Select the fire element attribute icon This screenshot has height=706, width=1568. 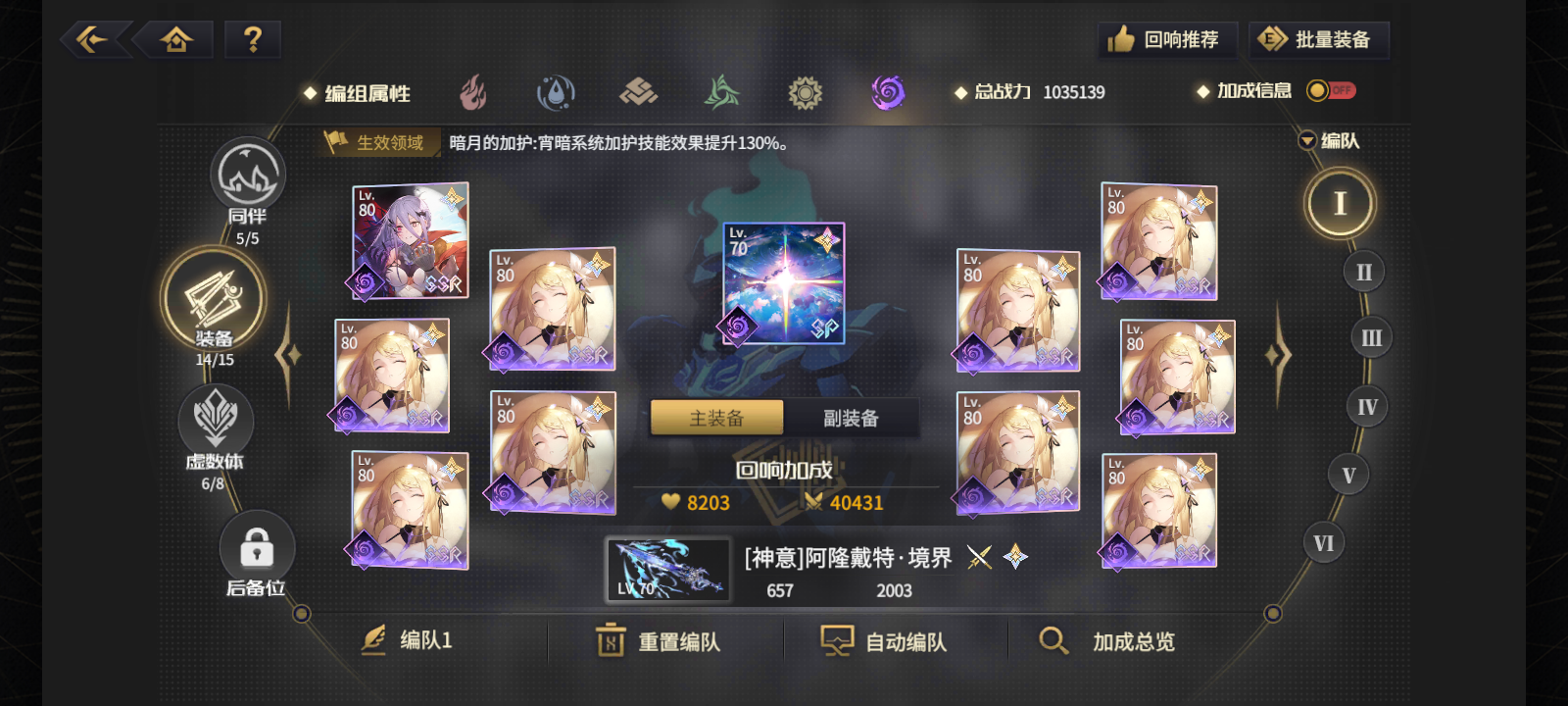tap(473, 92)
